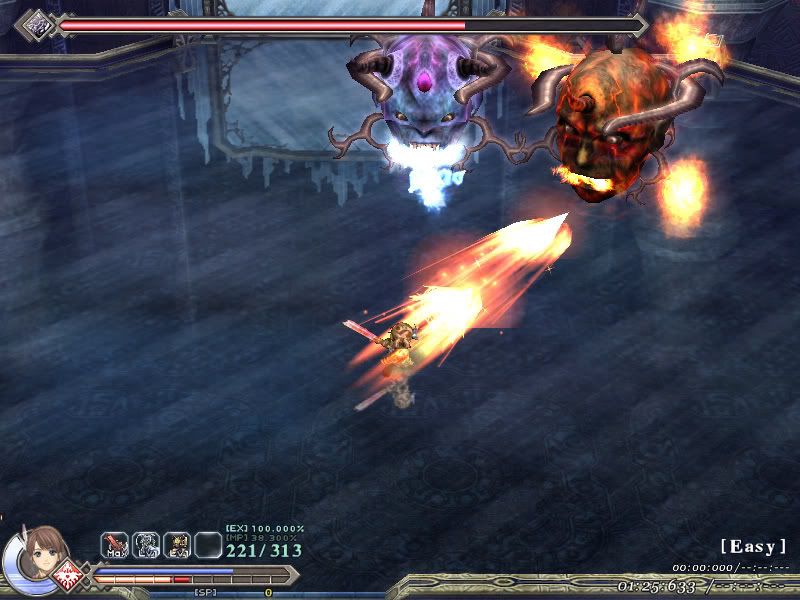Activate the white-blue wind skill icon

point(145,544)
